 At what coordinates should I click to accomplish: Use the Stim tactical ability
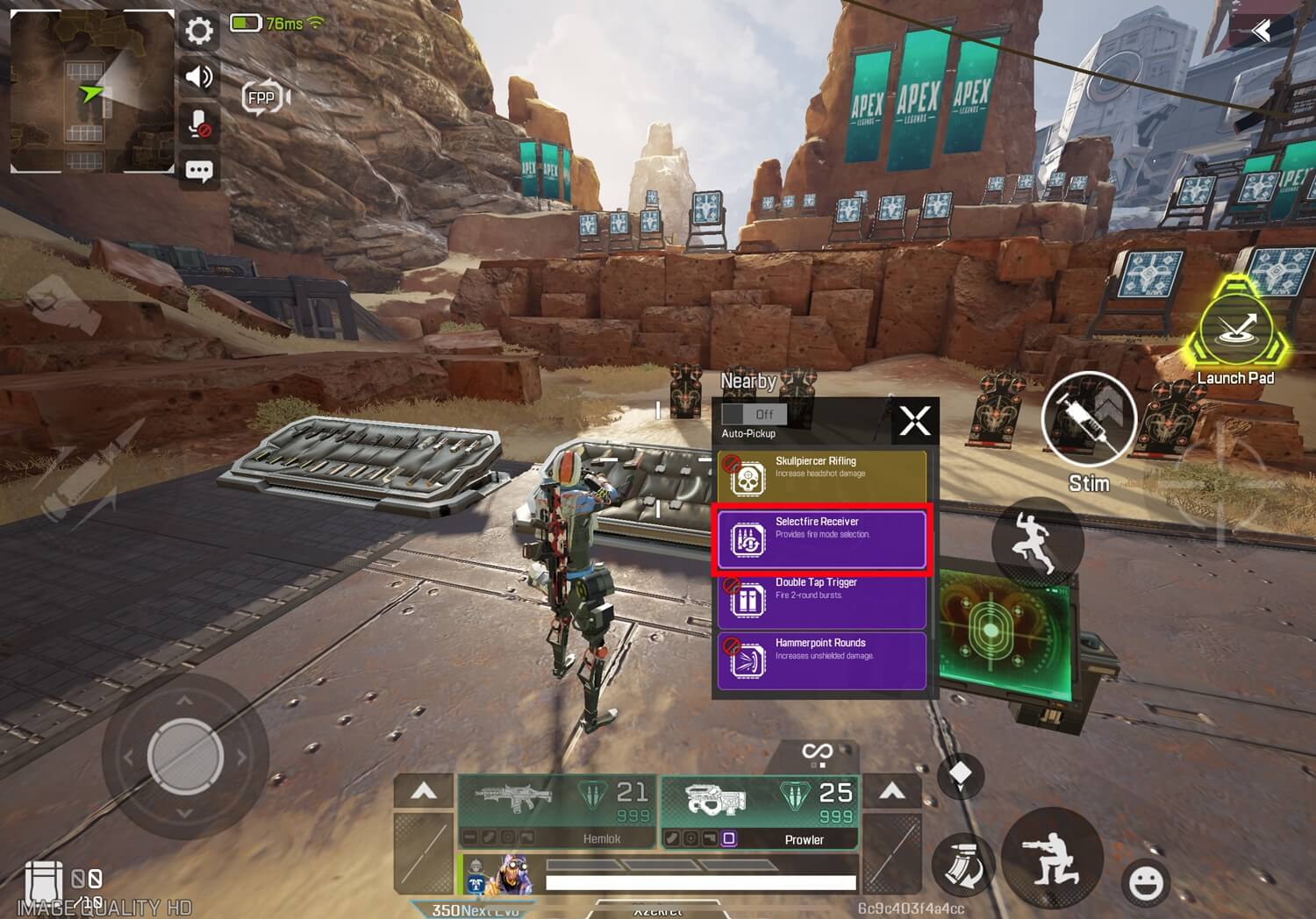click(x=1088, y=419)
